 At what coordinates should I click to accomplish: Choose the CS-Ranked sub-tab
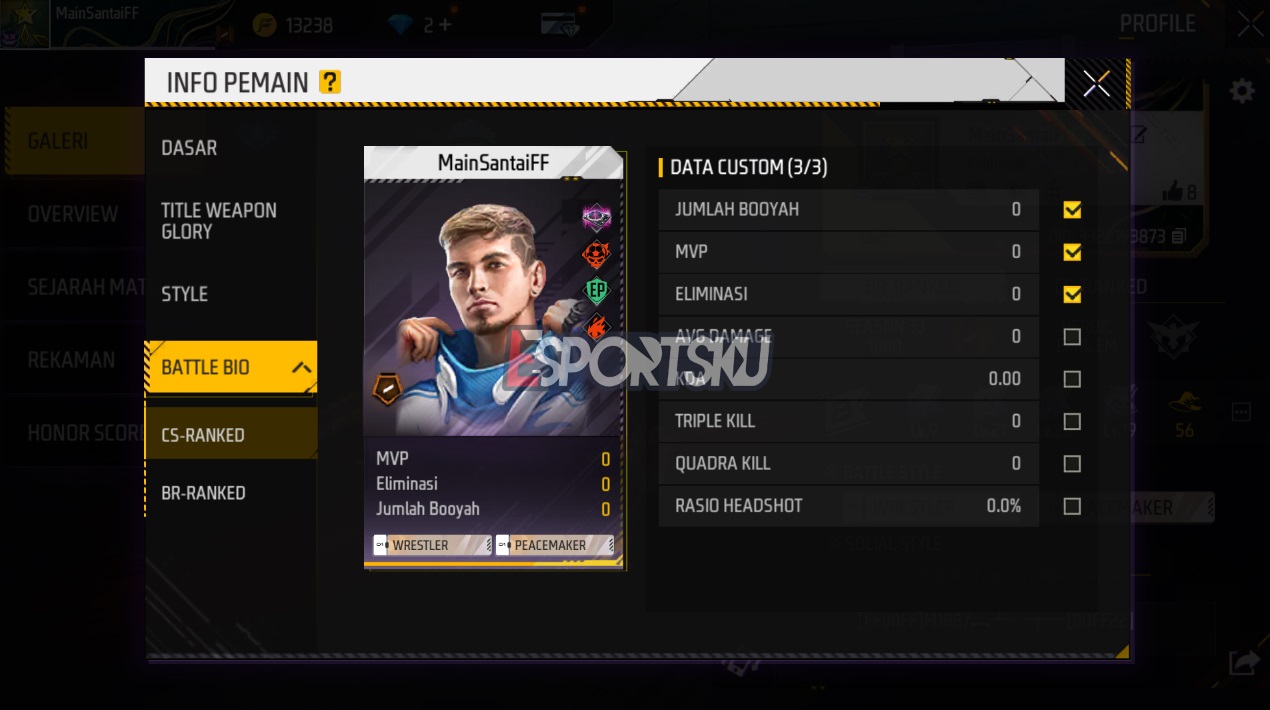[x=203, y=435]
